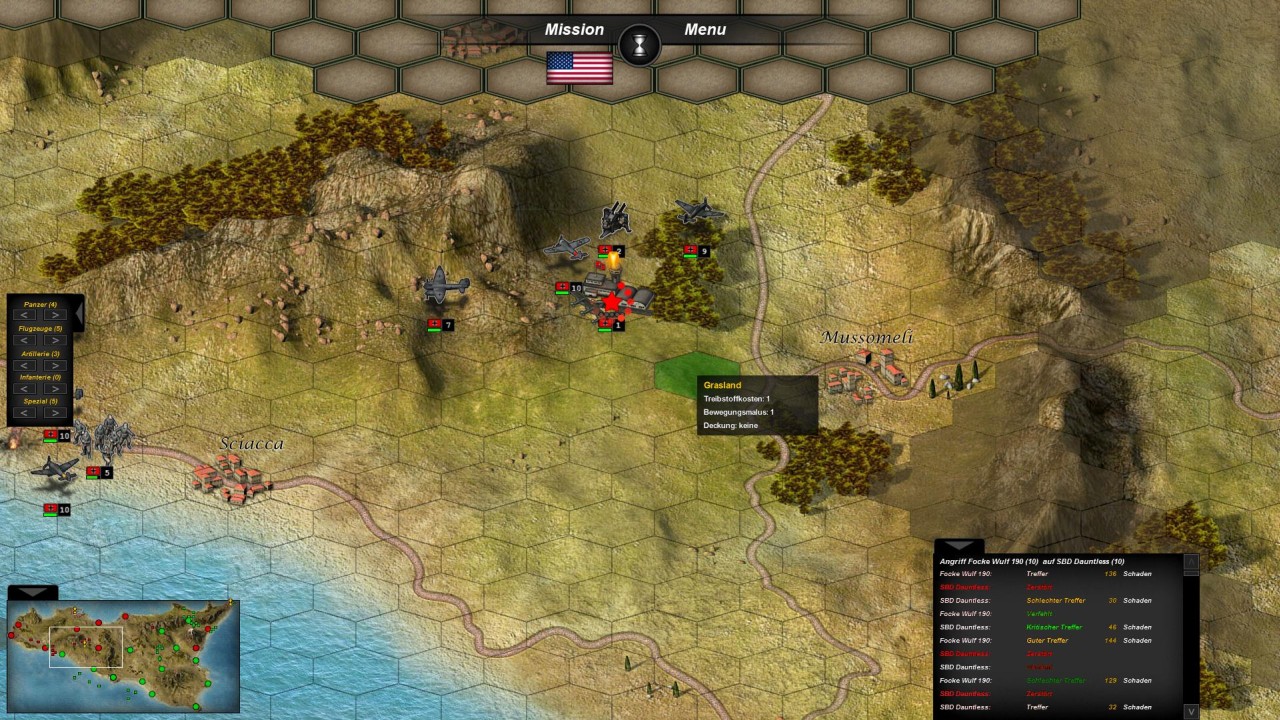Image resolution: width=1280 pixels, height=720 pixels.
Task: Open the game Menu
Action: point(705,30)
